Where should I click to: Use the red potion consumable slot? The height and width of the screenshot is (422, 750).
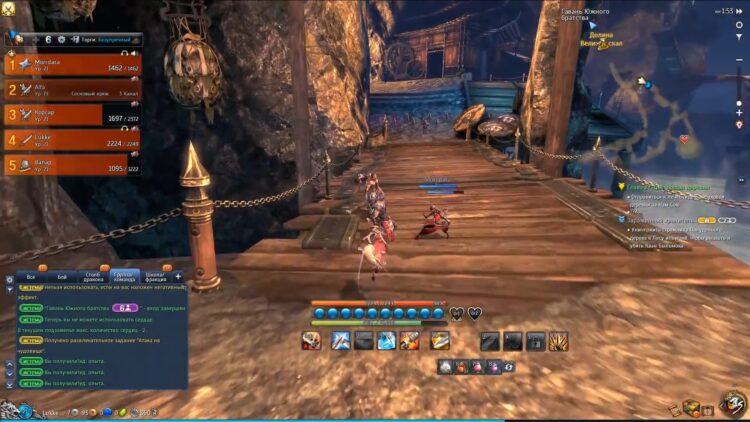tap(461, 367)
